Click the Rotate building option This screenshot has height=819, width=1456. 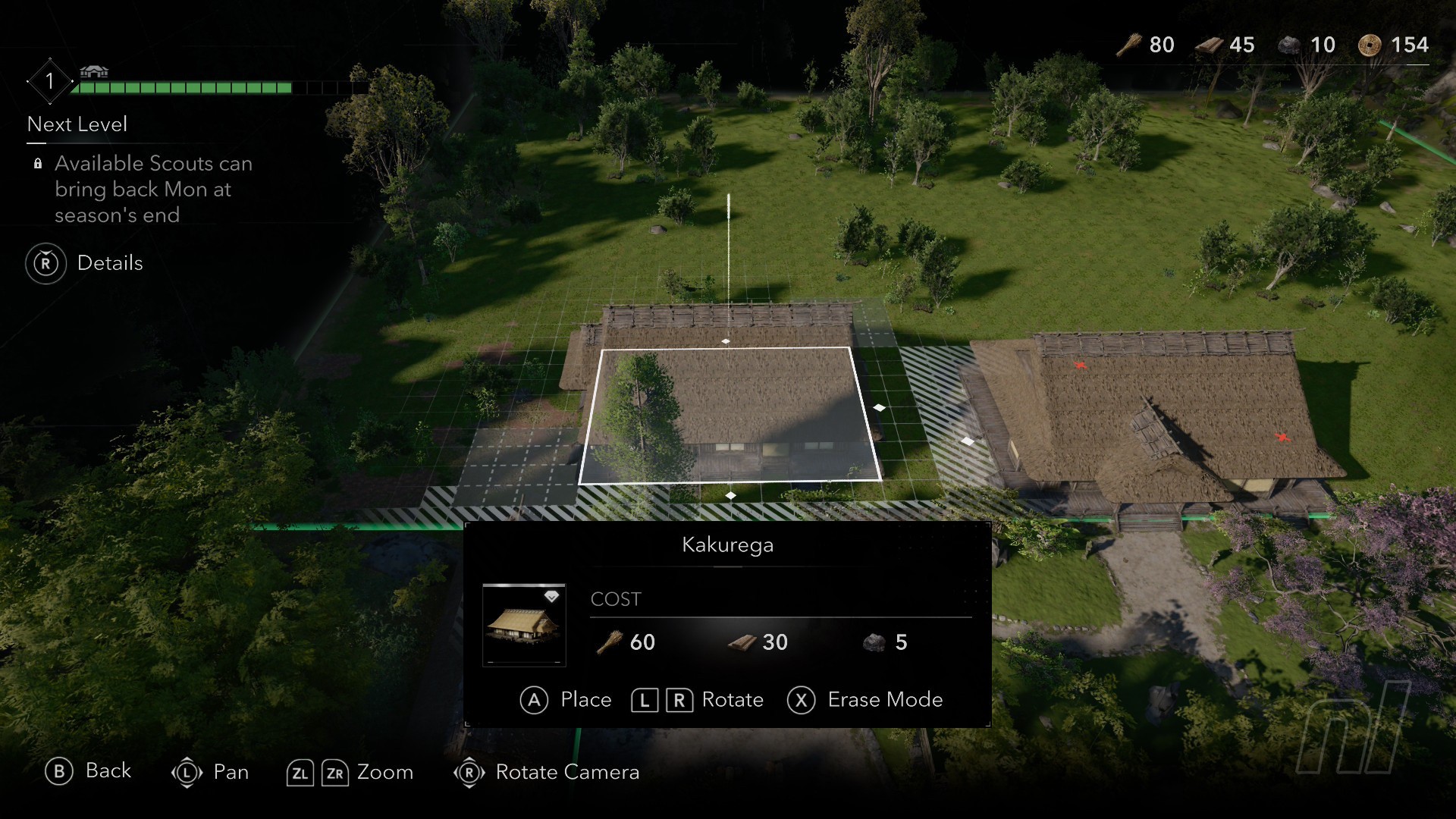[x=732, y=699]
